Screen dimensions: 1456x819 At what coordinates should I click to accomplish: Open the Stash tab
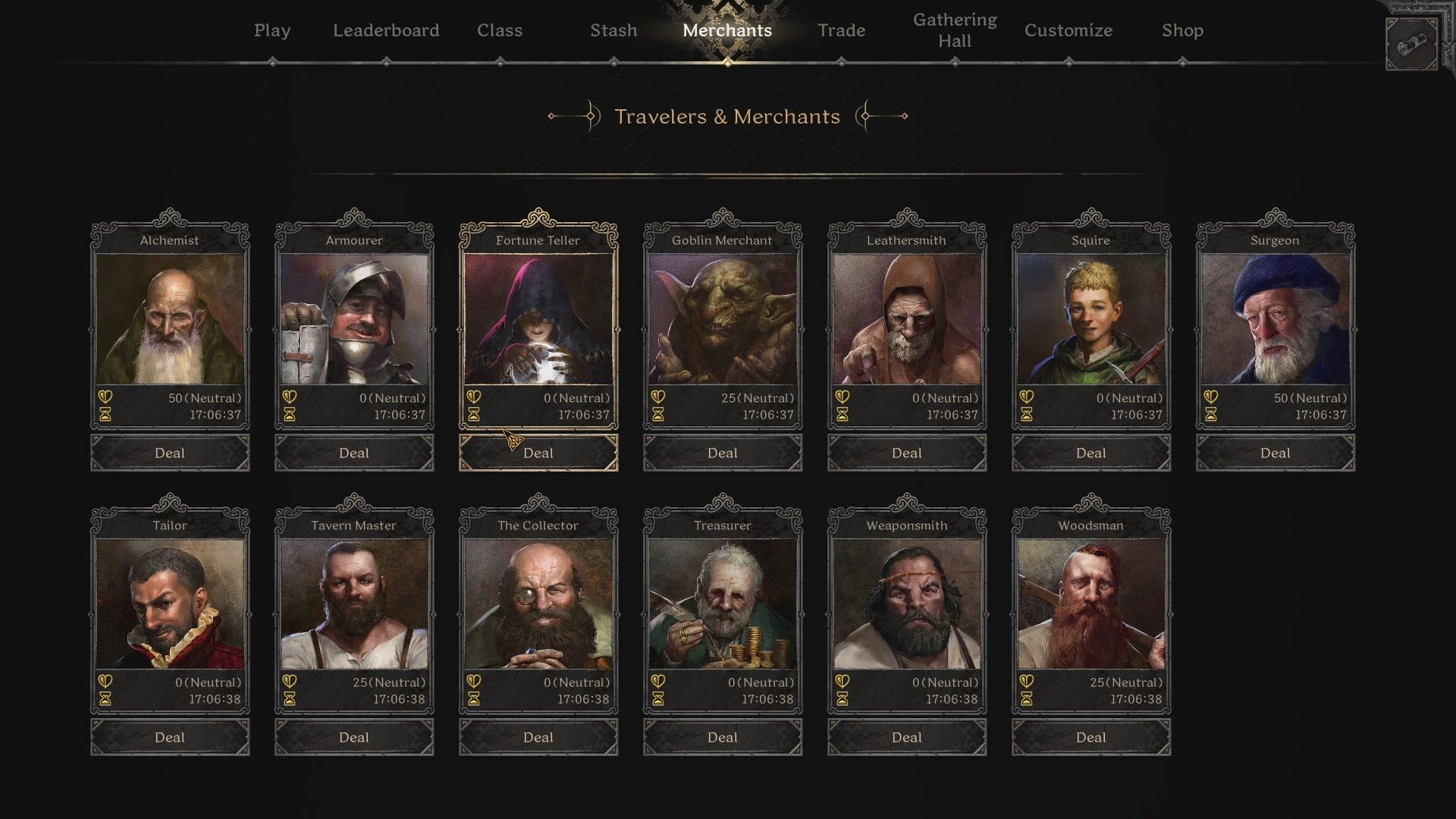613,30
